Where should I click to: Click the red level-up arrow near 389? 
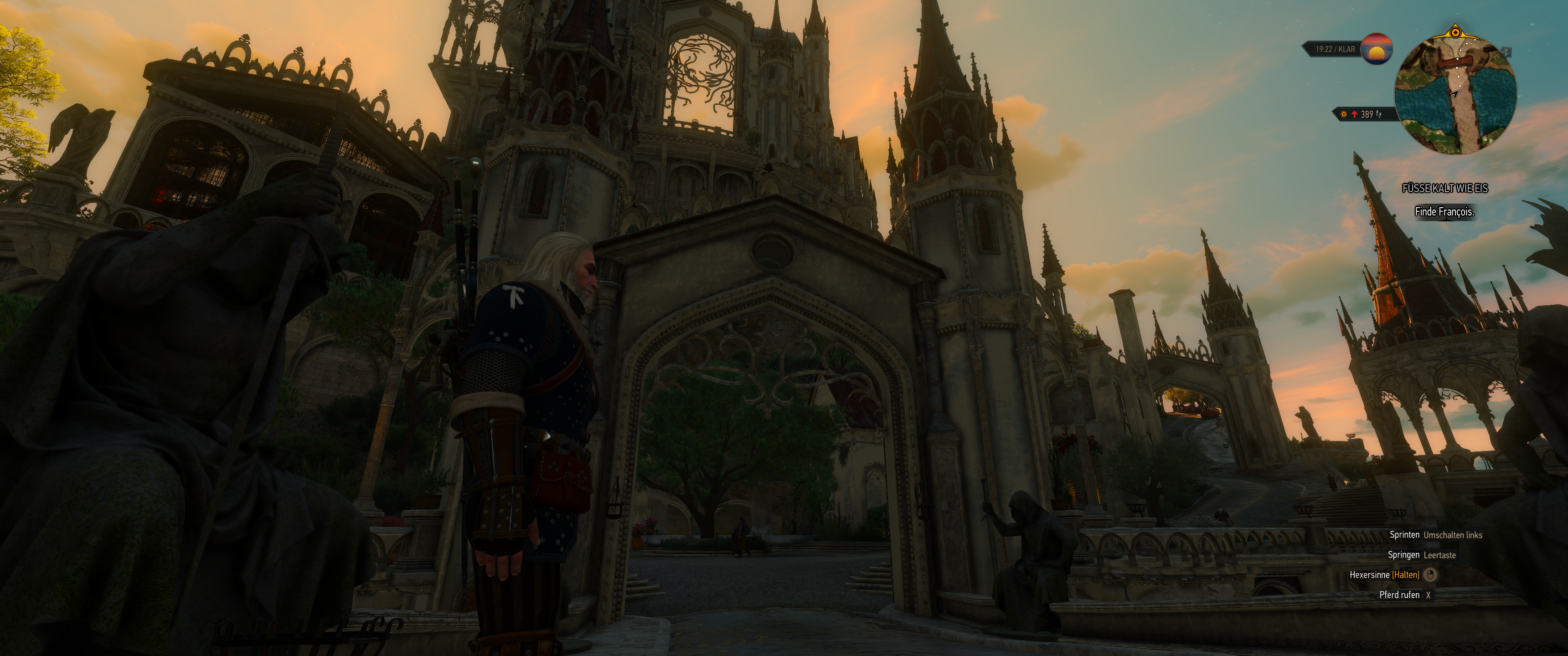coord(1354,115)
